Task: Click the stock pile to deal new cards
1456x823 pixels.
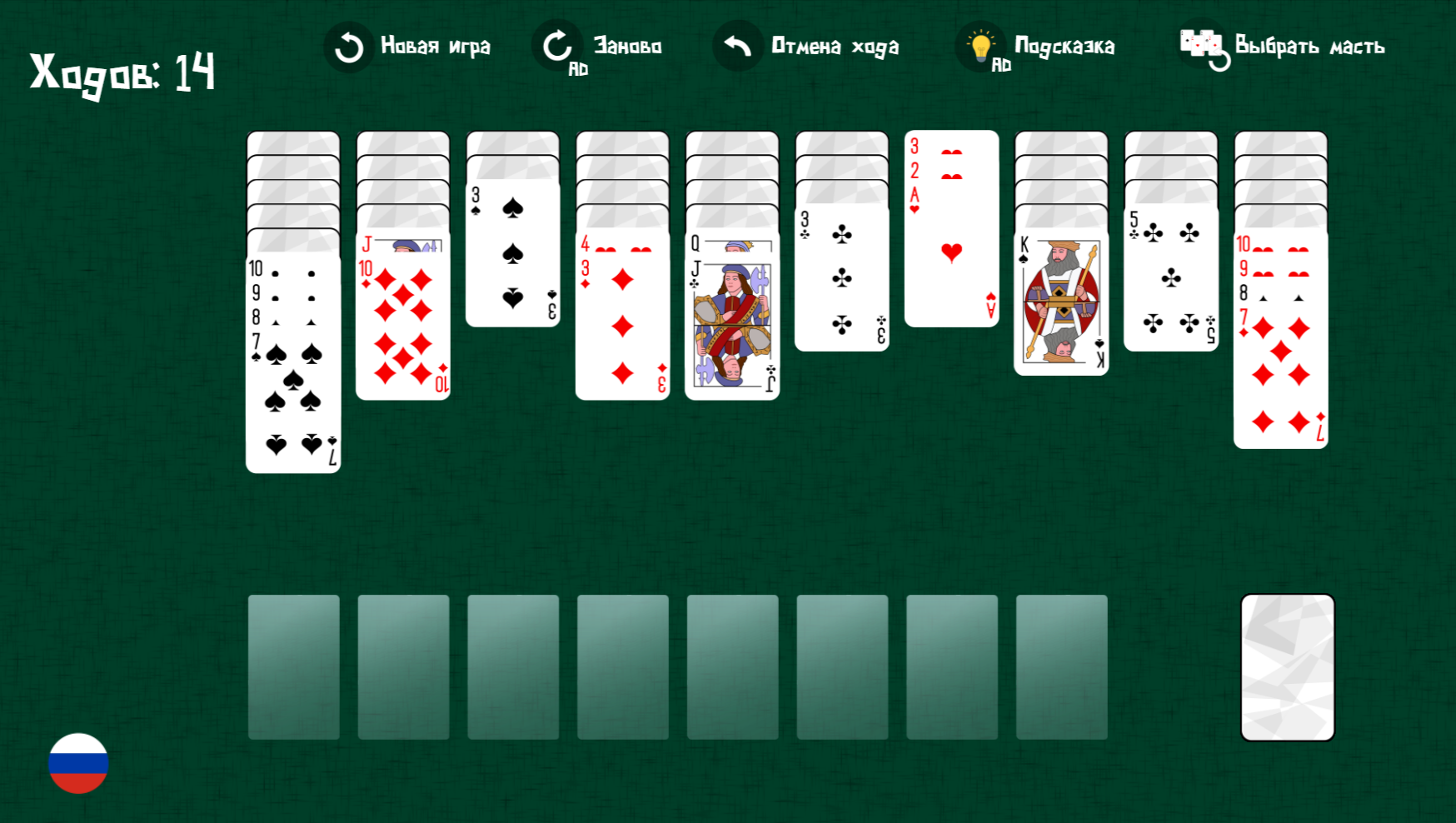Action: point(1287,665)
